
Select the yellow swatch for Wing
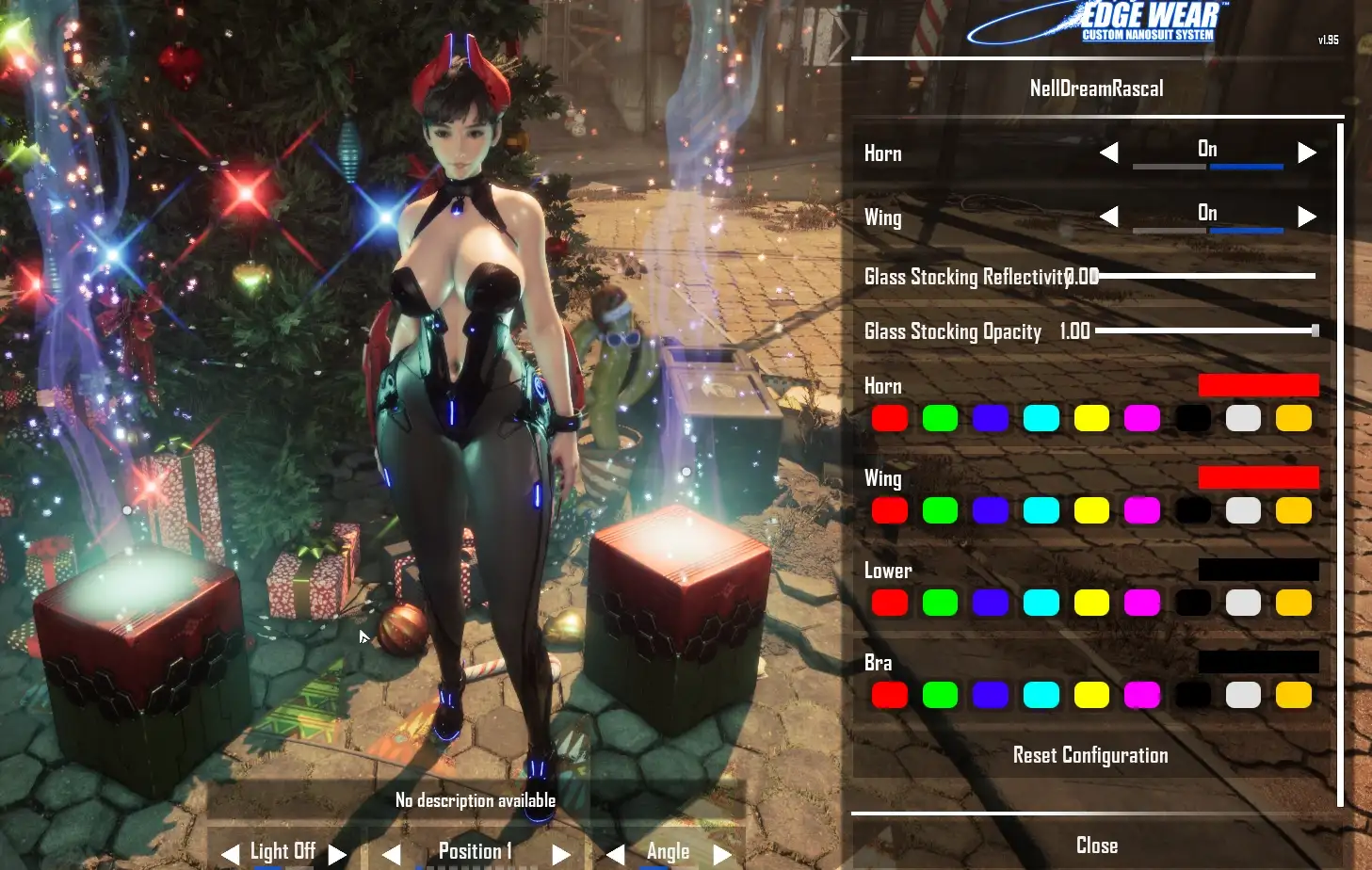click(x=1091, y=510)
